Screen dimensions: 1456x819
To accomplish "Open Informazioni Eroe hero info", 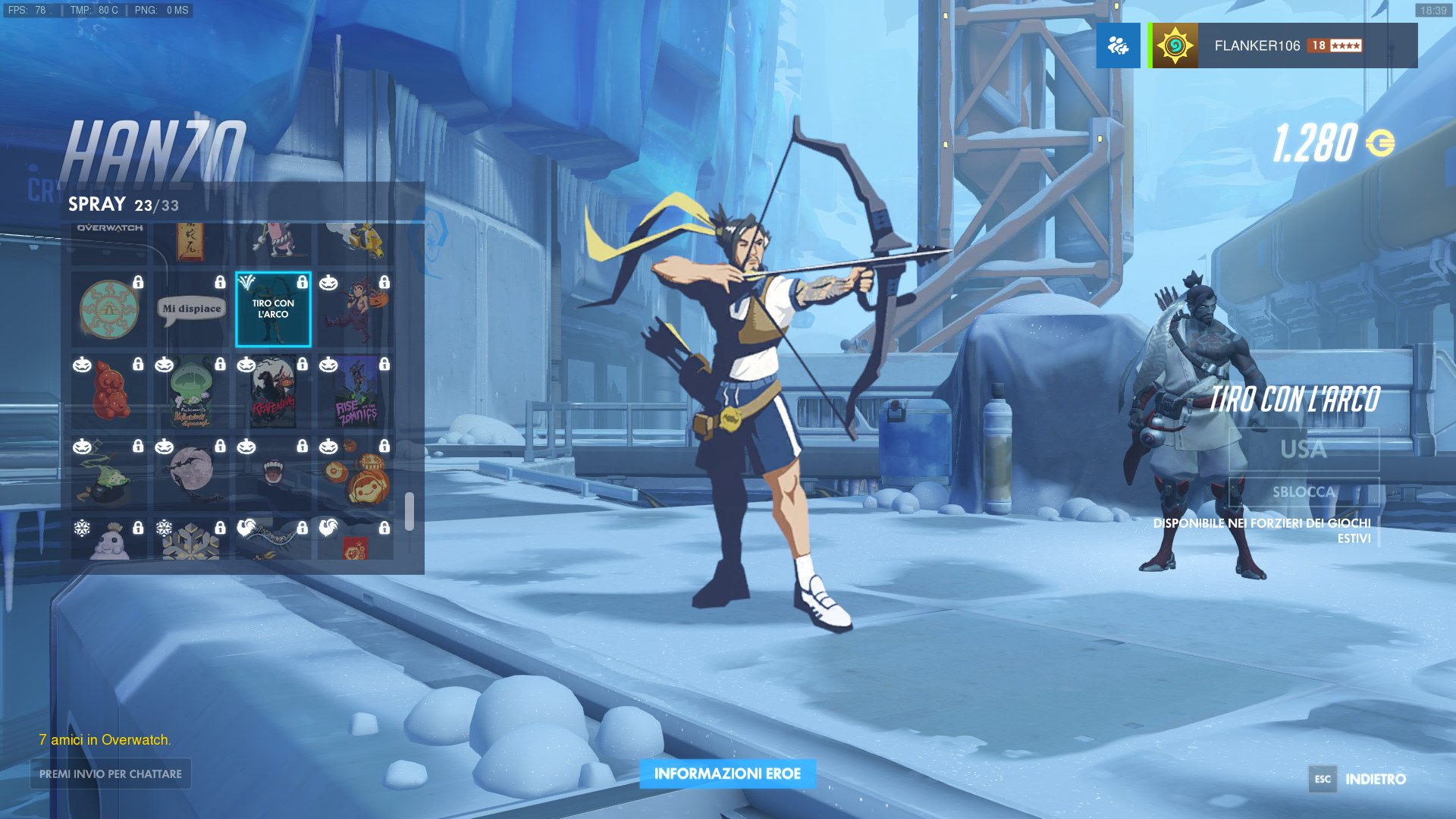I will (x=727, y=773).
